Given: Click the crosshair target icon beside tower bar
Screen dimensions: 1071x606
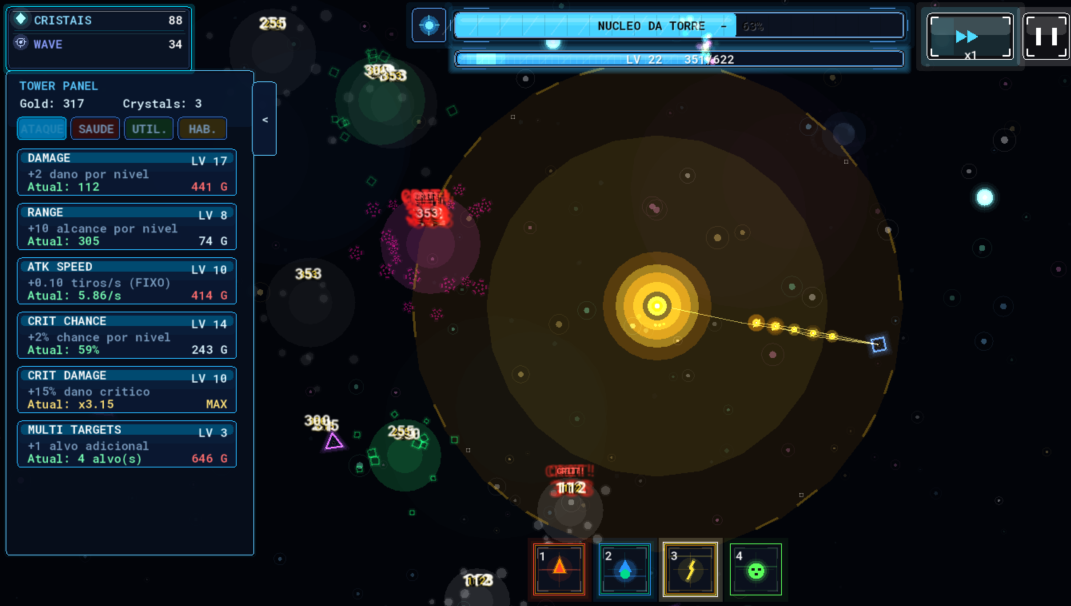Looking at the screenshot, I should click(429, 26).
